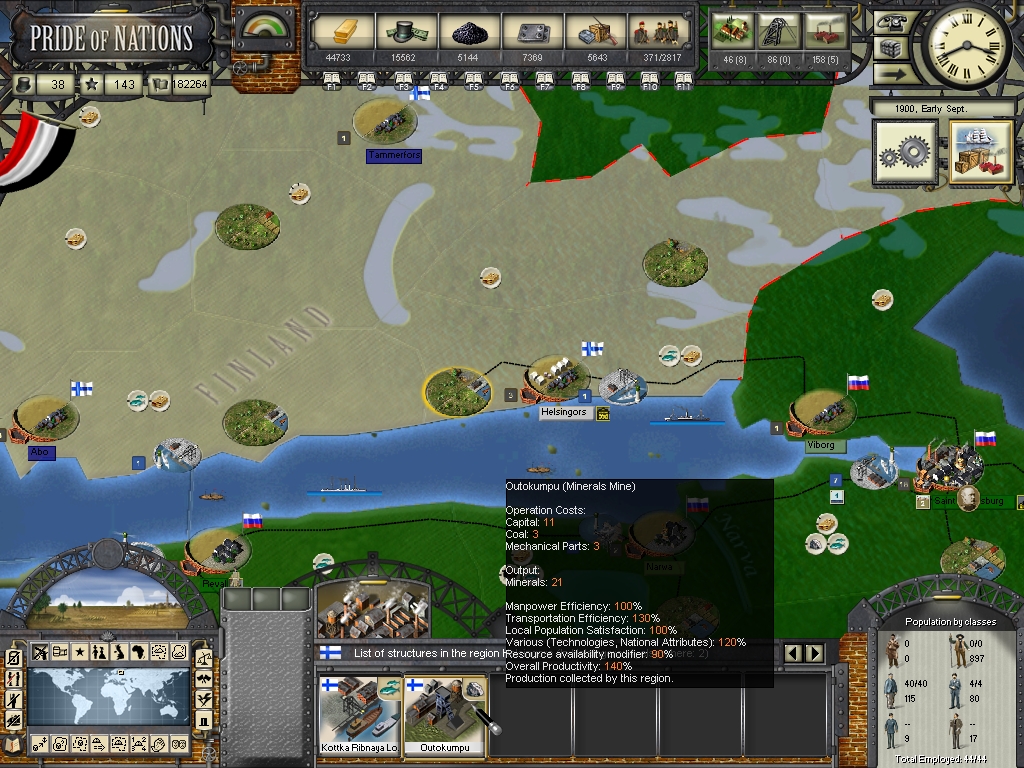Select the Africa continent map filter
The image size is (1024, 768).
(139, 653)
